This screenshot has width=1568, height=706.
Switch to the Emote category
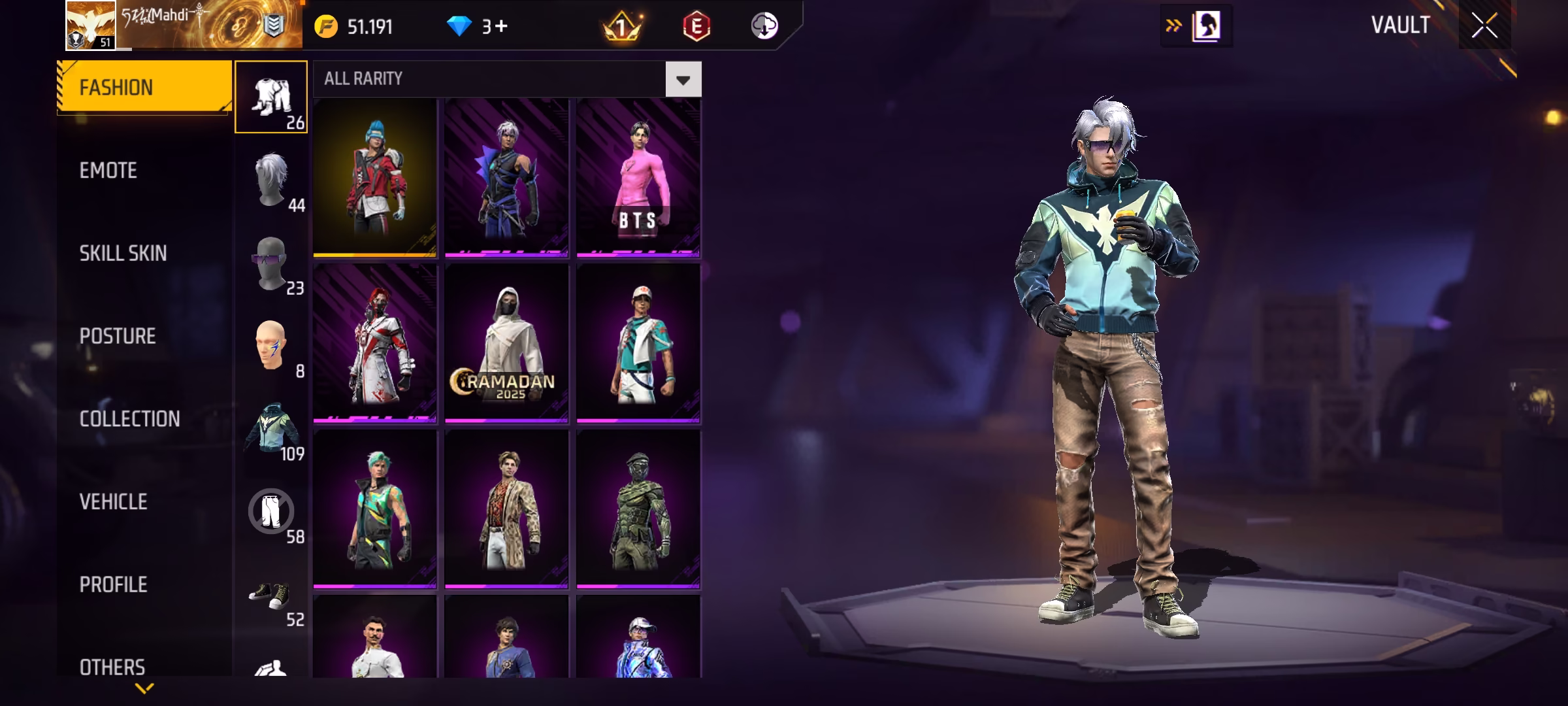click(x=108, y=171)
